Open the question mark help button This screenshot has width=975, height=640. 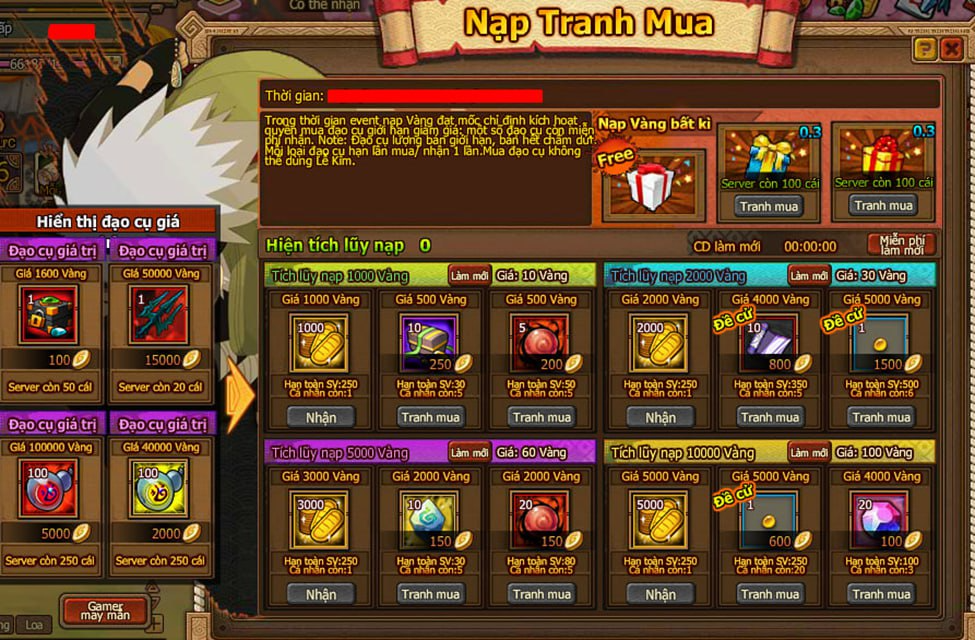click(925, 49)
